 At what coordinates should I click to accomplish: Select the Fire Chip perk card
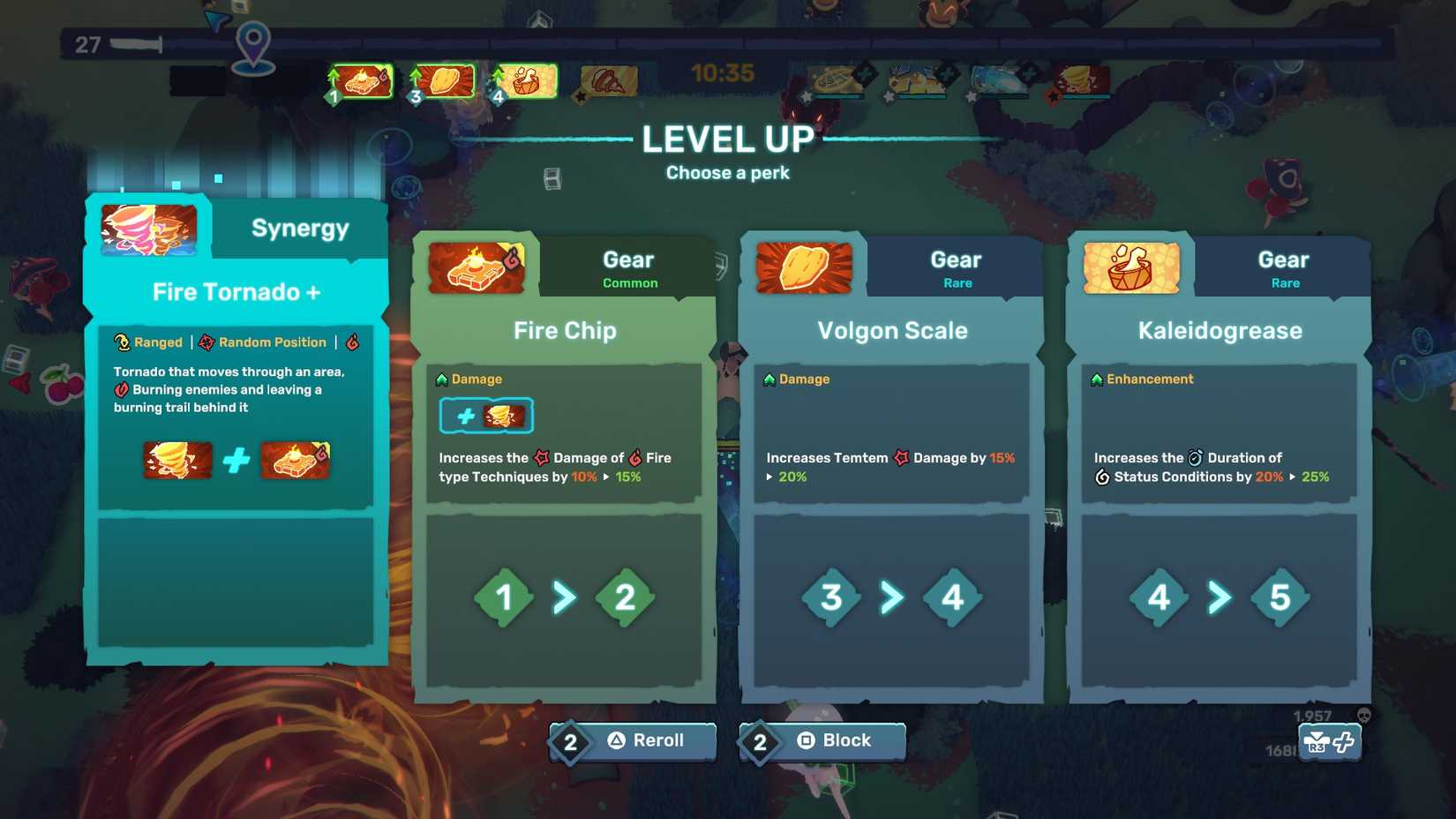click(564, 468)
